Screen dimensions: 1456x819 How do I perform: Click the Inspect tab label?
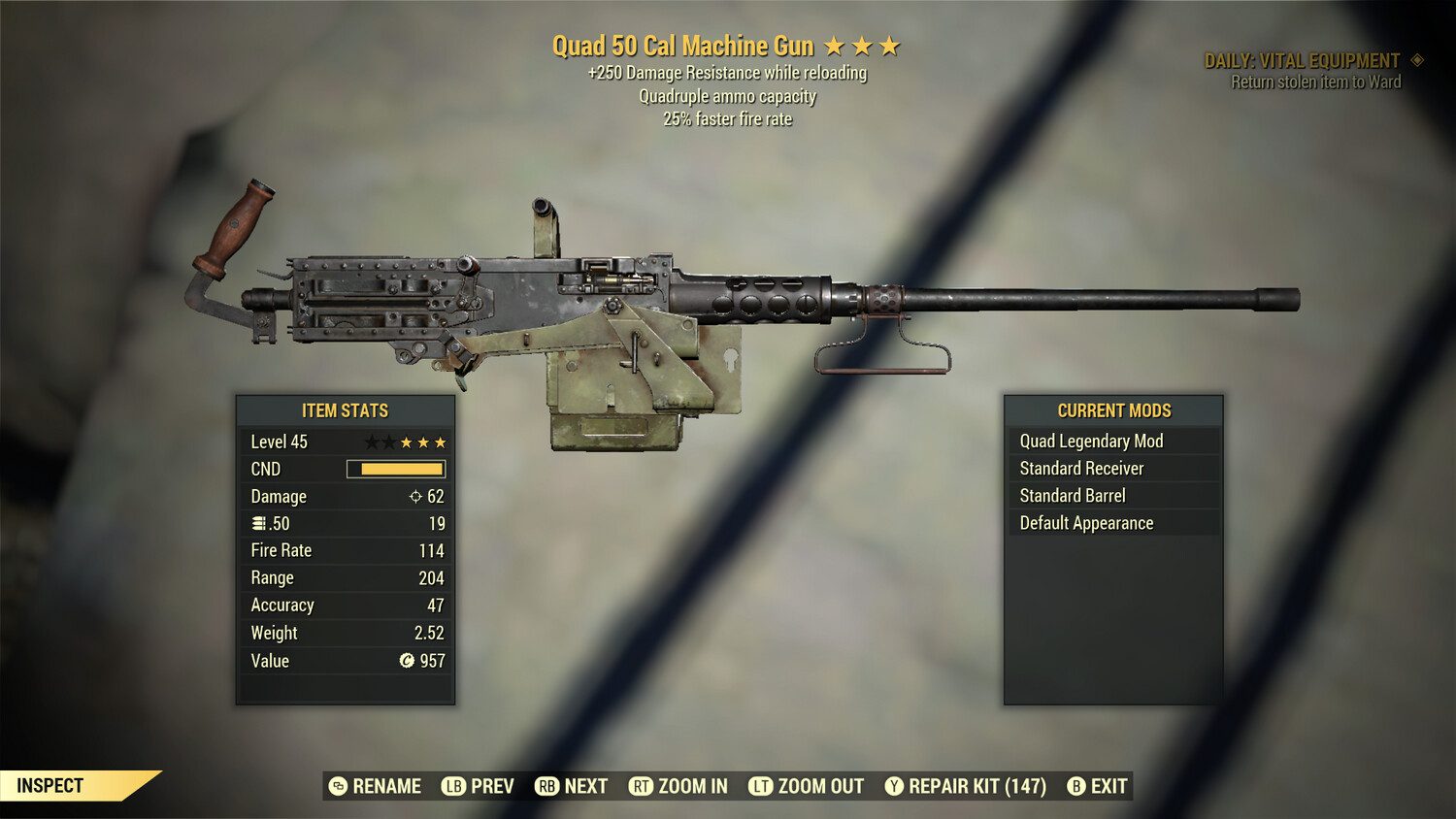[50, 785]
